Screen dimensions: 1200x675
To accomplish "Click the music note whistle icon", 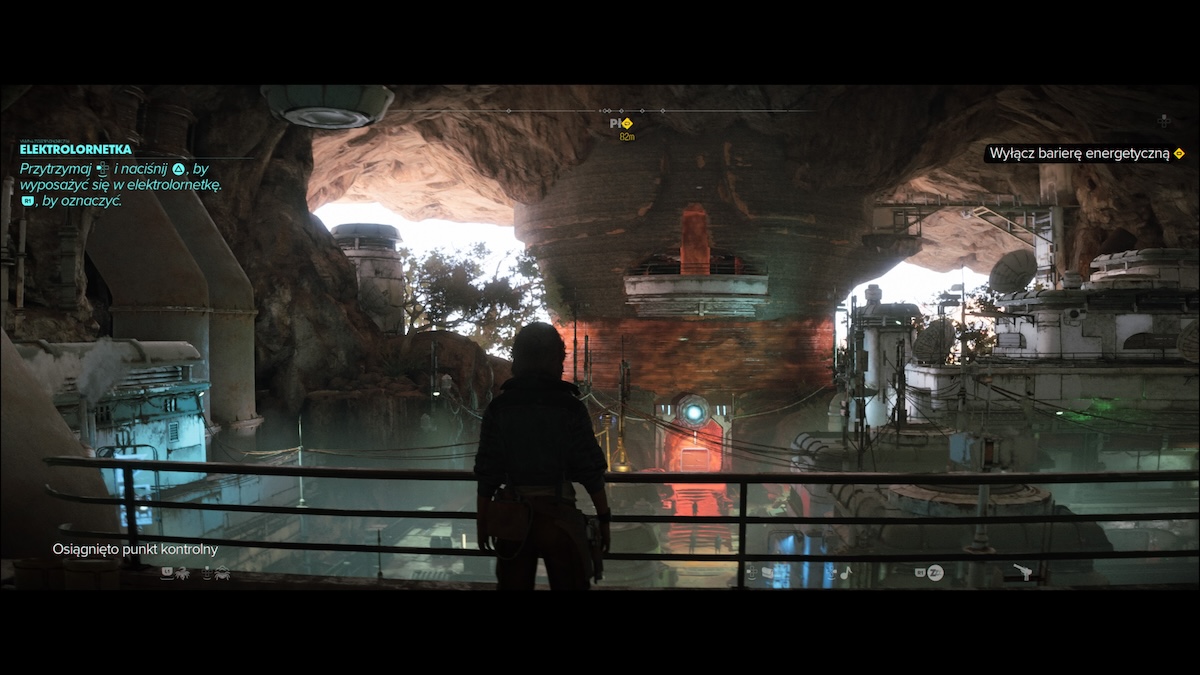I will (x=844, y=573).
